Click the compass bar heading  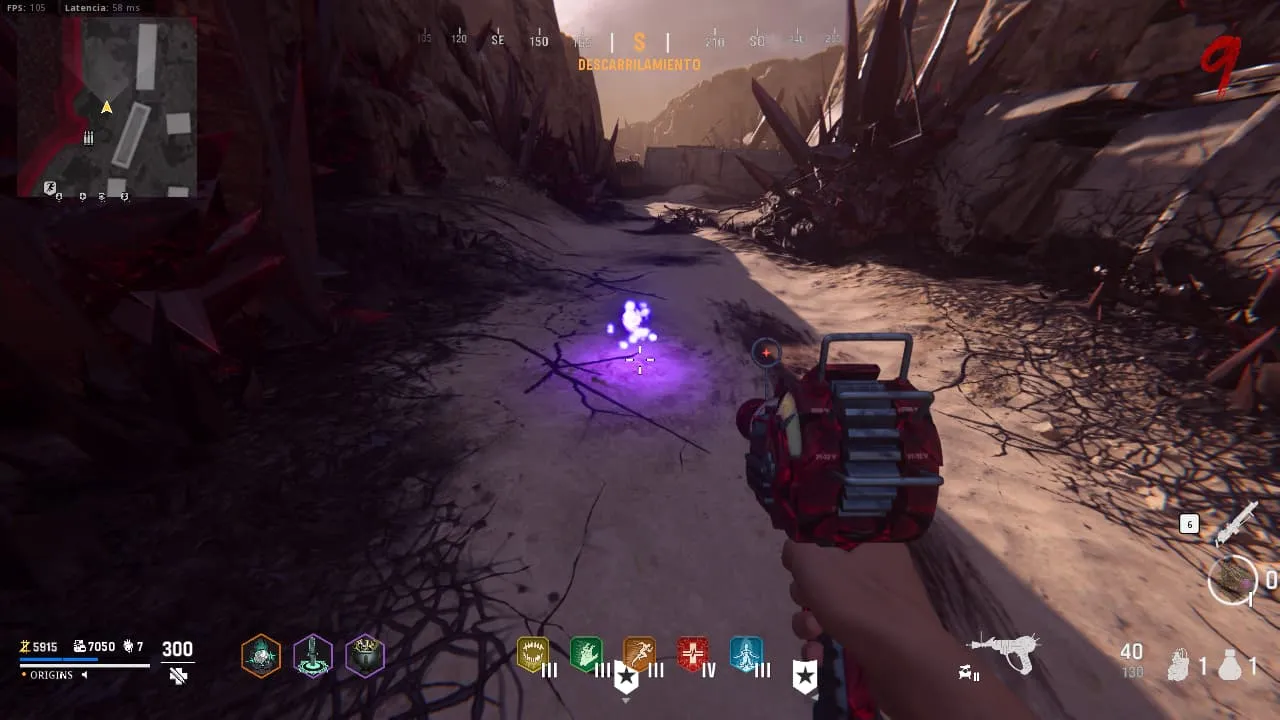point(639,42)
